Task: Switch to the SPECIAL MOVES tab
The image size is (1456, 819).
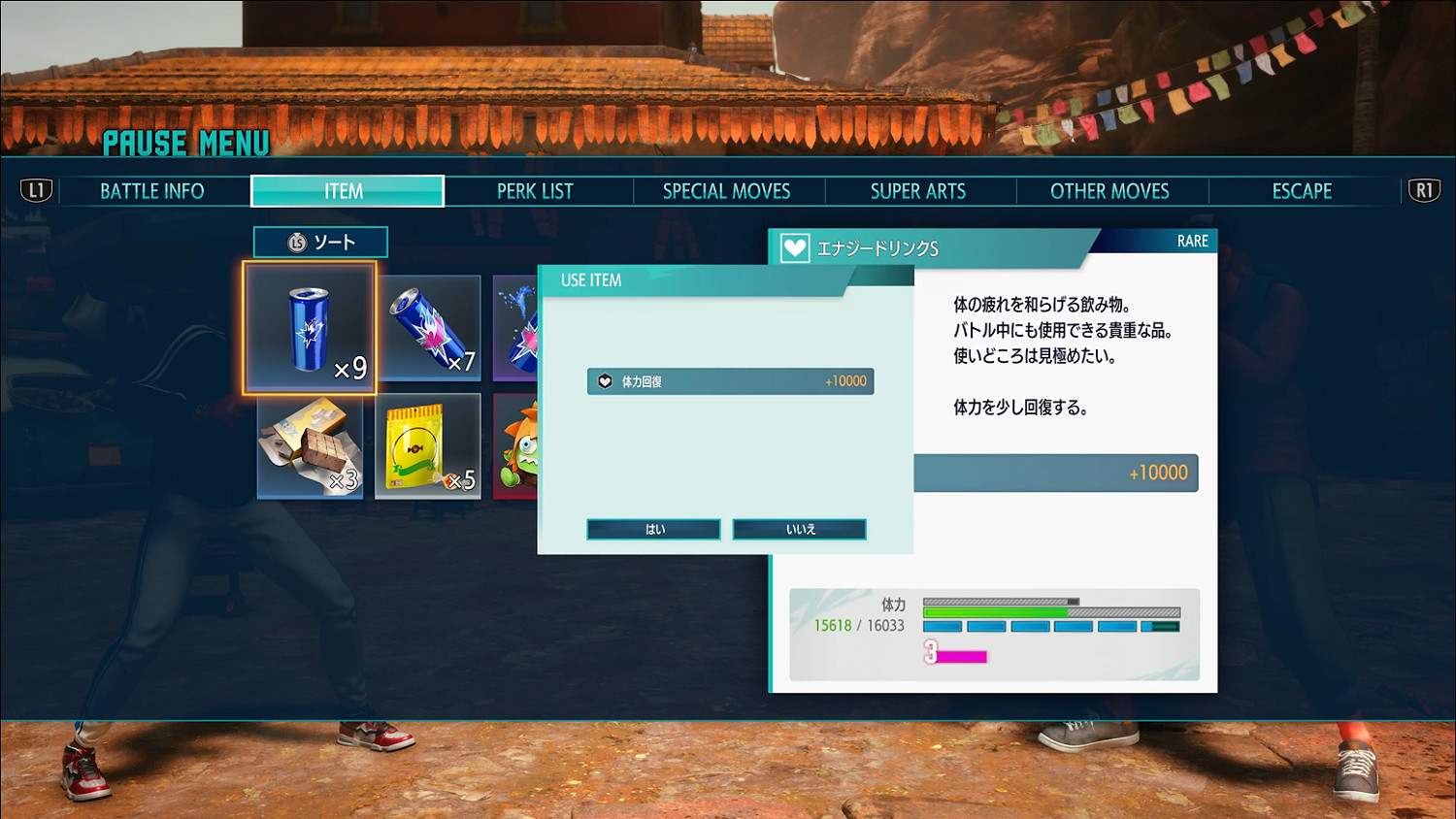Action: point(726,190)
